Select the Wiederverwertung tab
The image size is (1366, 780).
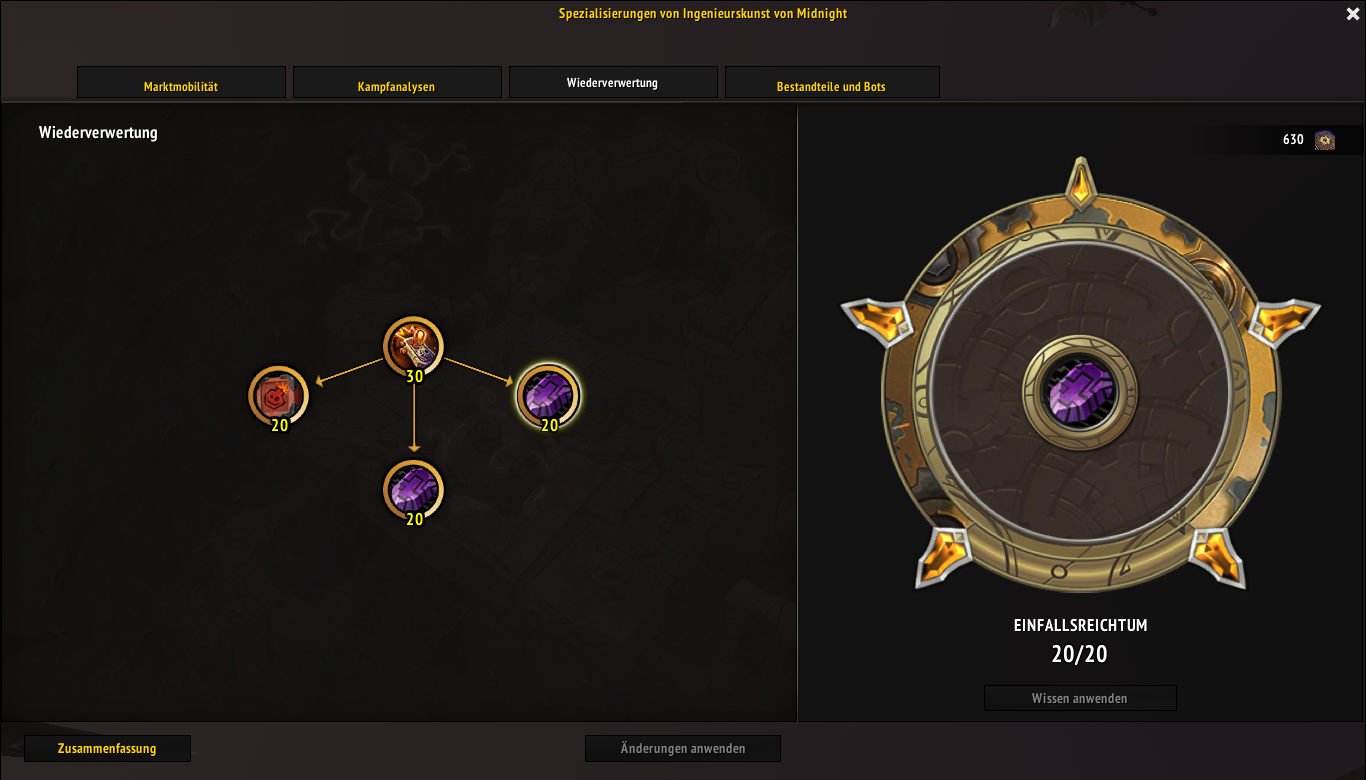612,83
